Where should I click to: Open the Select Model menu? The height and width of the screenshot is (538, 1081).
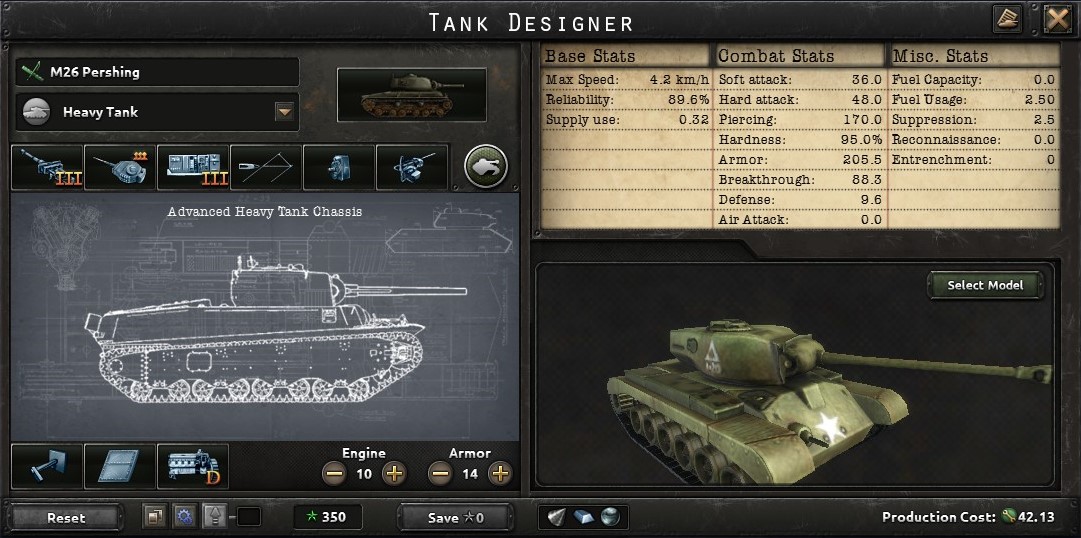click(985, 285)
